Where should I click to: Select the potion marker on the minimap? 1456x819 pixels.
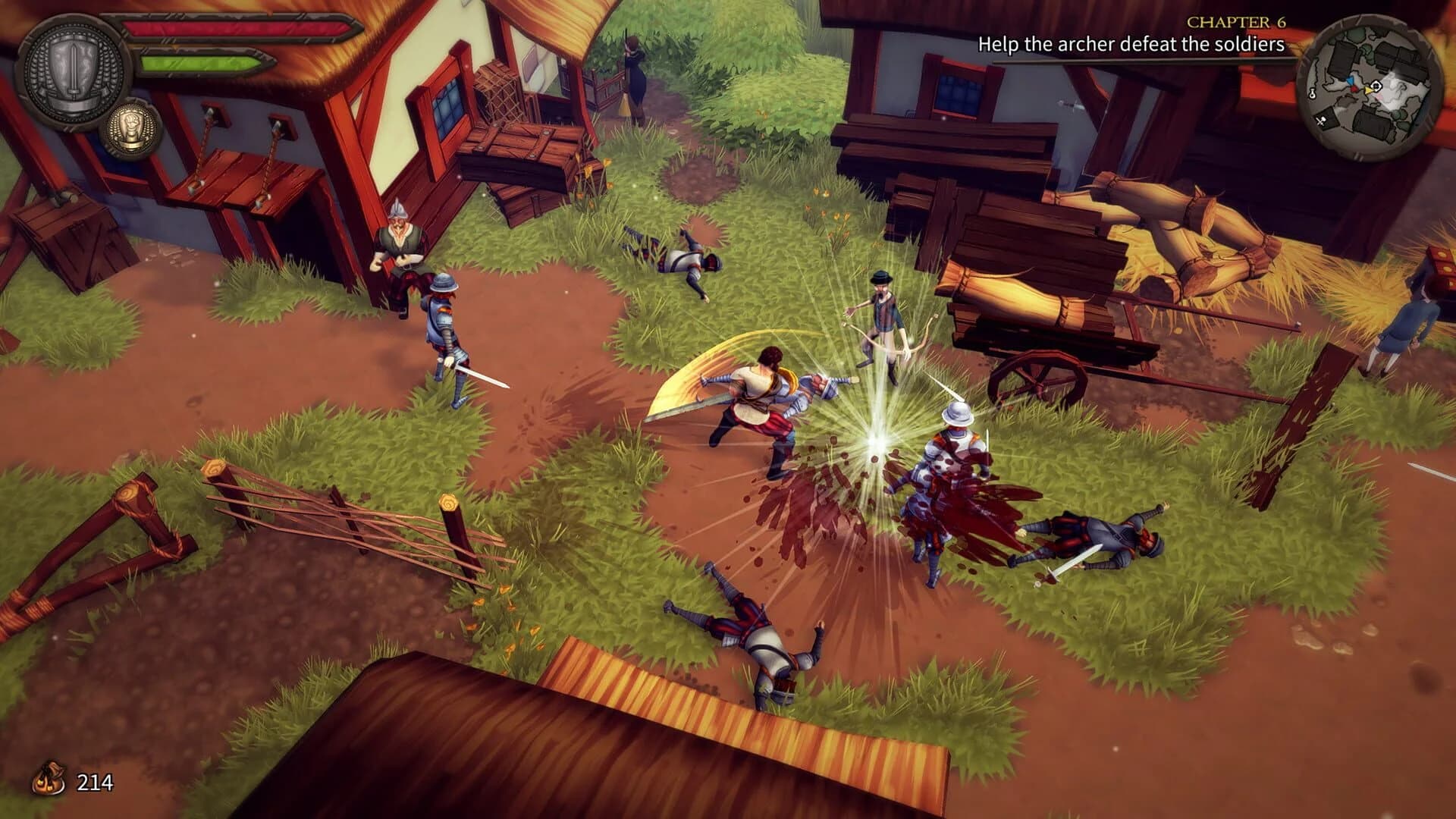[x=1312, y=93]
